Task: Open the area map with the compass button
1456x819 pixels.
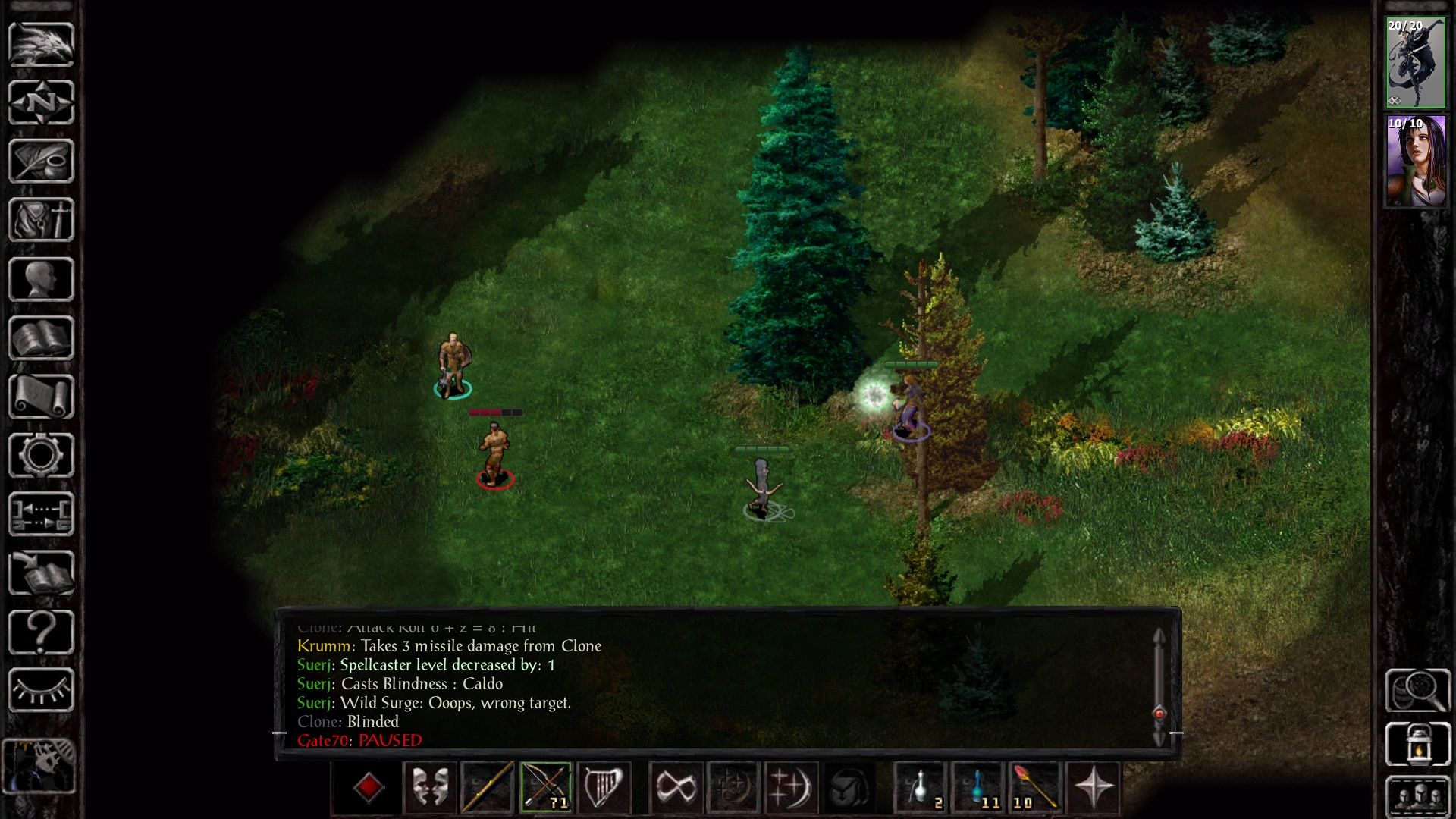Action: [x=41, y=102]
